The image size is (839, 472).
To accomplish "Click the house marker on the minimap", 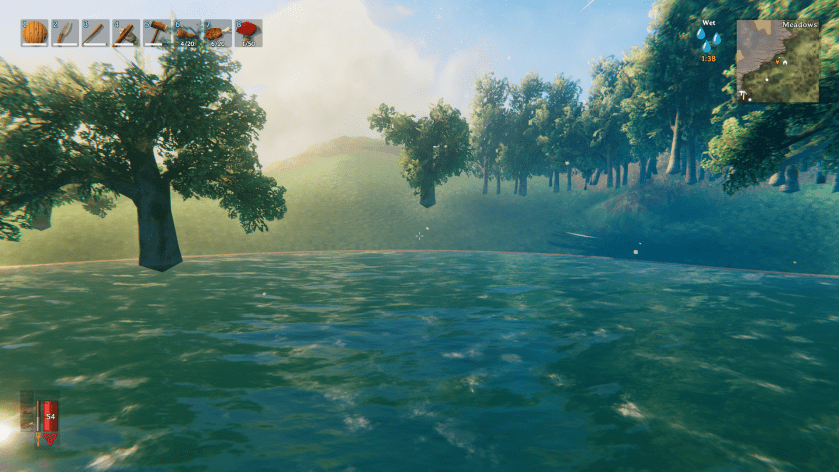I will pyautogui.click(x=784, y=62).
